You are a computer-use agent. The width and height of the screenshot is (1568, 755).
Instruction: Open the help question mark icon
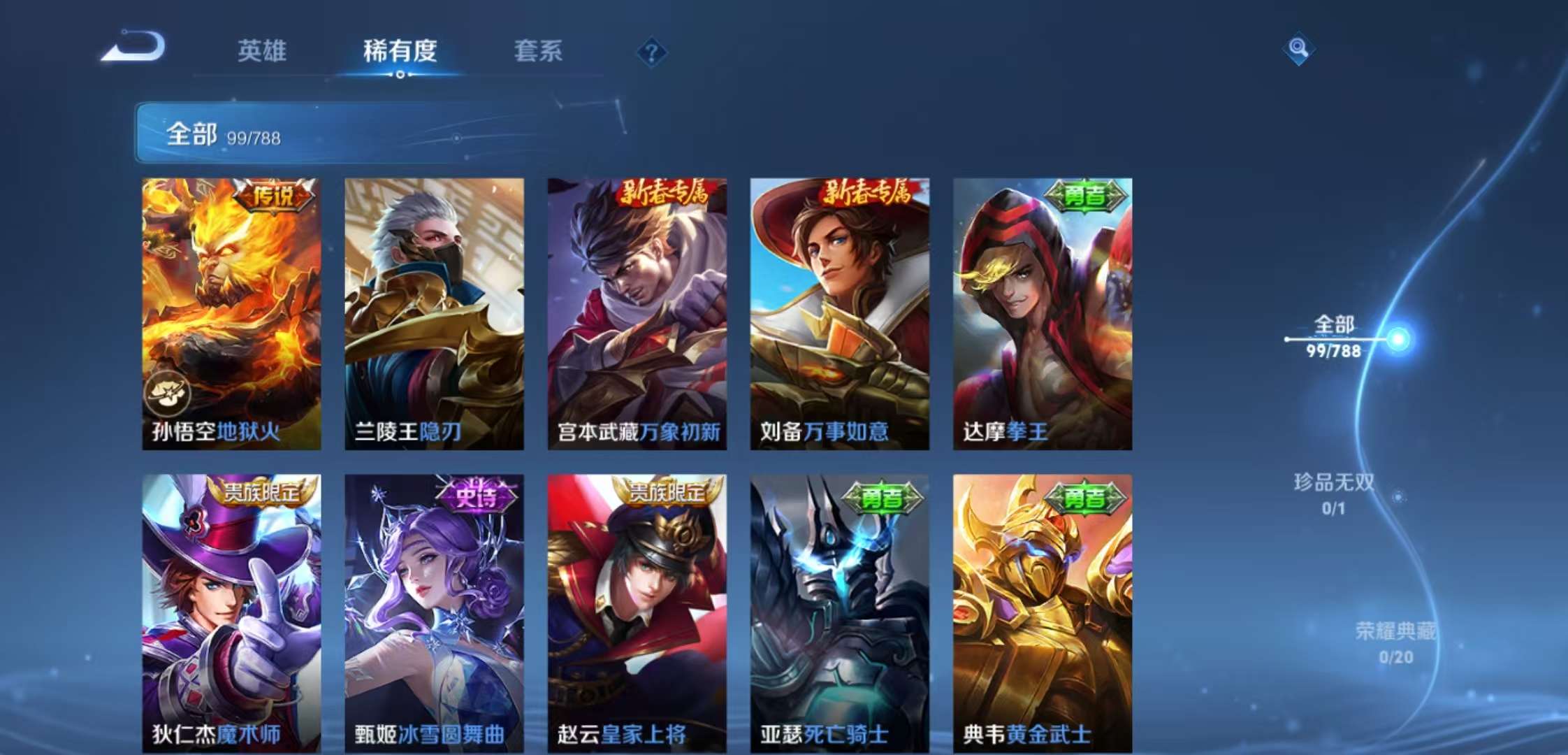(x=651, y=50)
